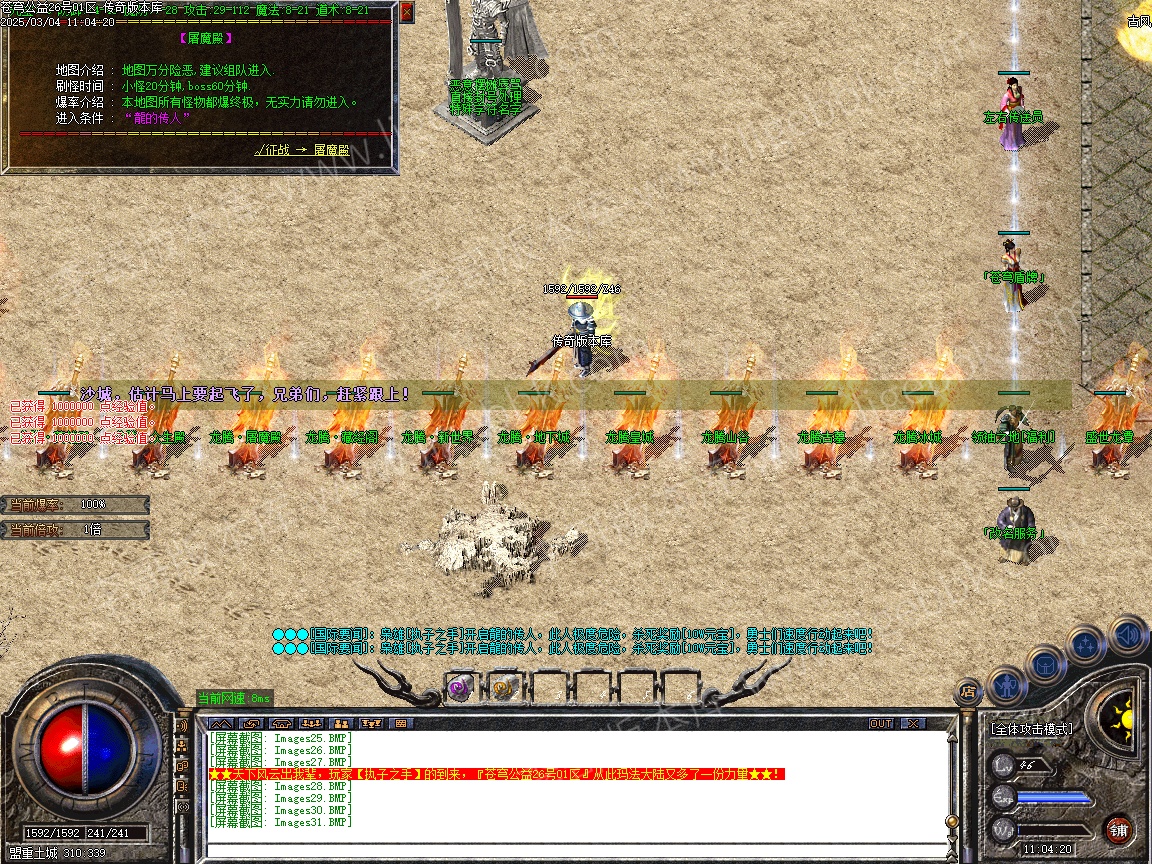Viewport: 1152px width, 864px height.
Task: Open the 当前爆率 drop rate panel
Action: coord(76,505)
